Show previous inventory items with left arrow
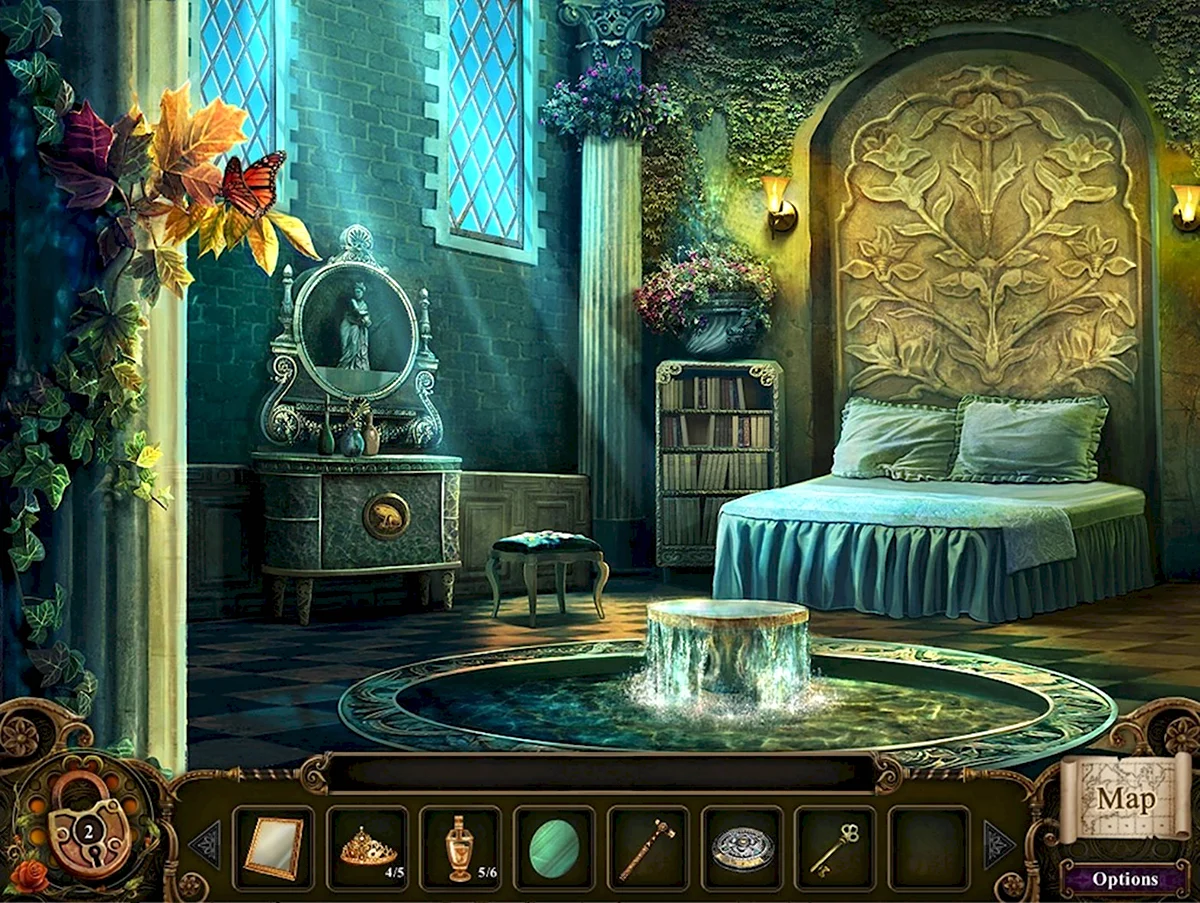The image size is (1200, 903). tap(206, 845)
